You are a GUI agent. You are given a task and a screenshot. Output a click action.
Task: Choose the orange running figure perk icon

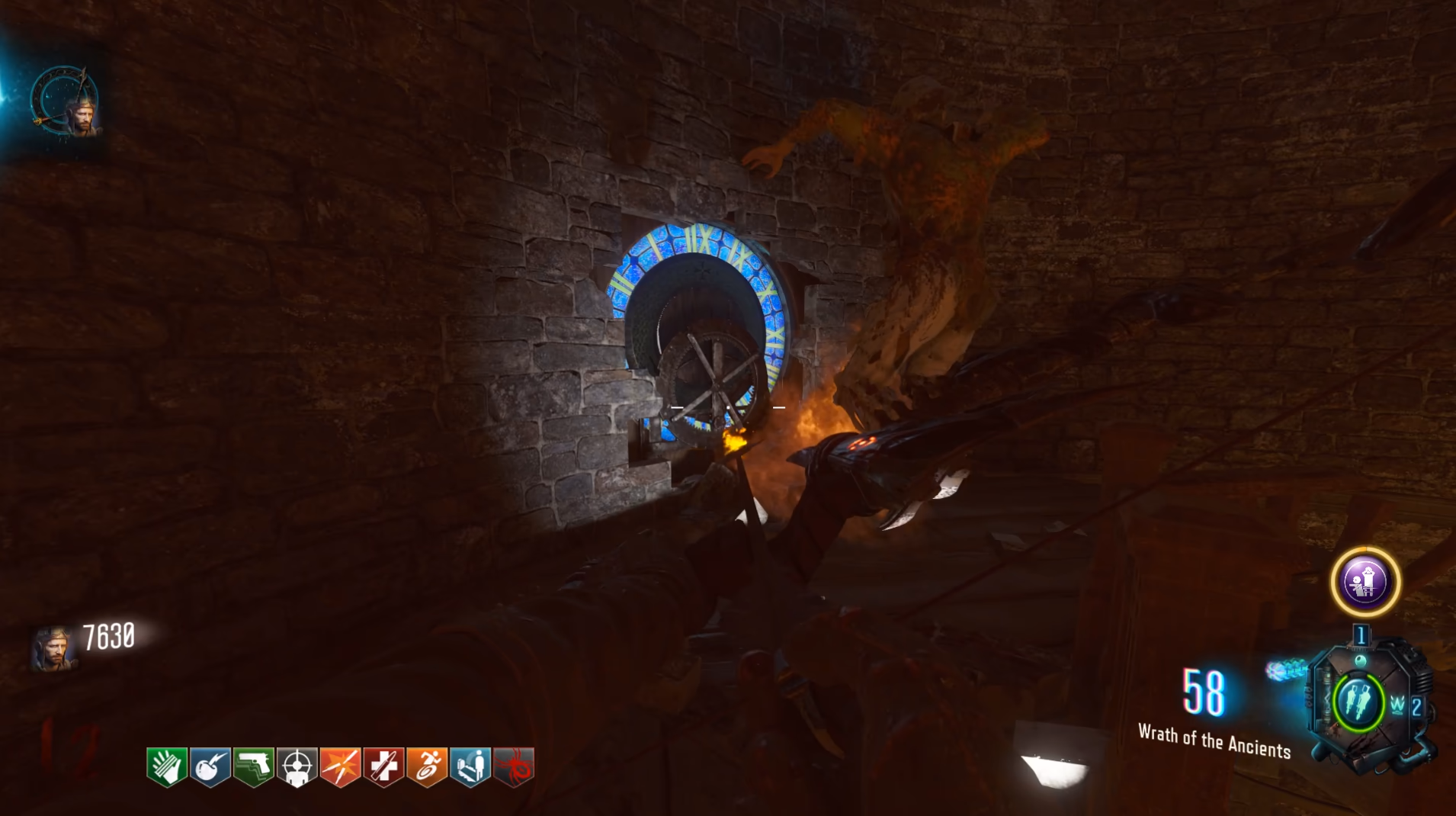428,766
